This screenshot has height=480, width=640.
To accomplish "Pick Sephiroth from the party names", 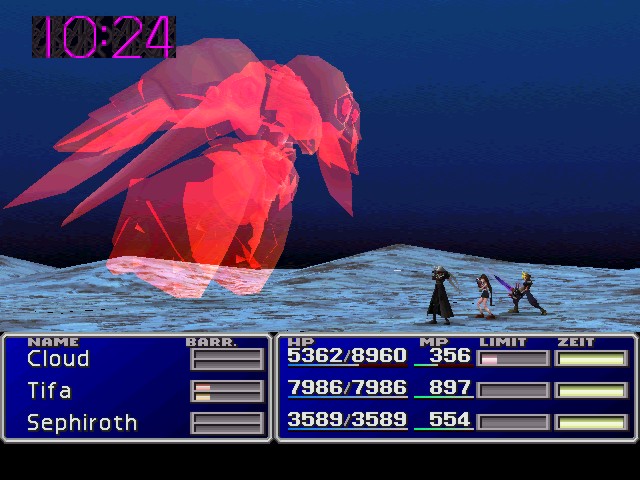I will 82,422.
